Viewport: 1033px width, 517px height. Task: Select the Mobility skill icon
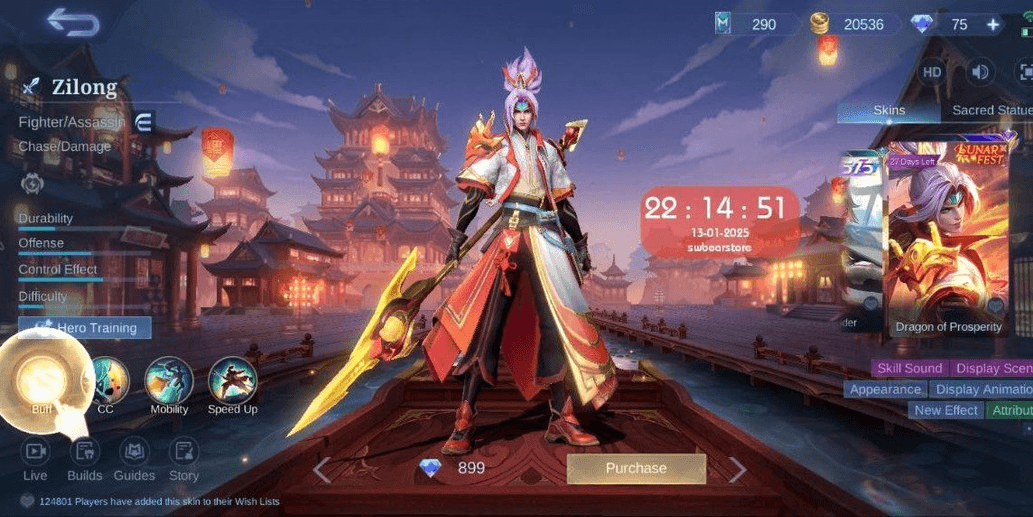point(169,382)
